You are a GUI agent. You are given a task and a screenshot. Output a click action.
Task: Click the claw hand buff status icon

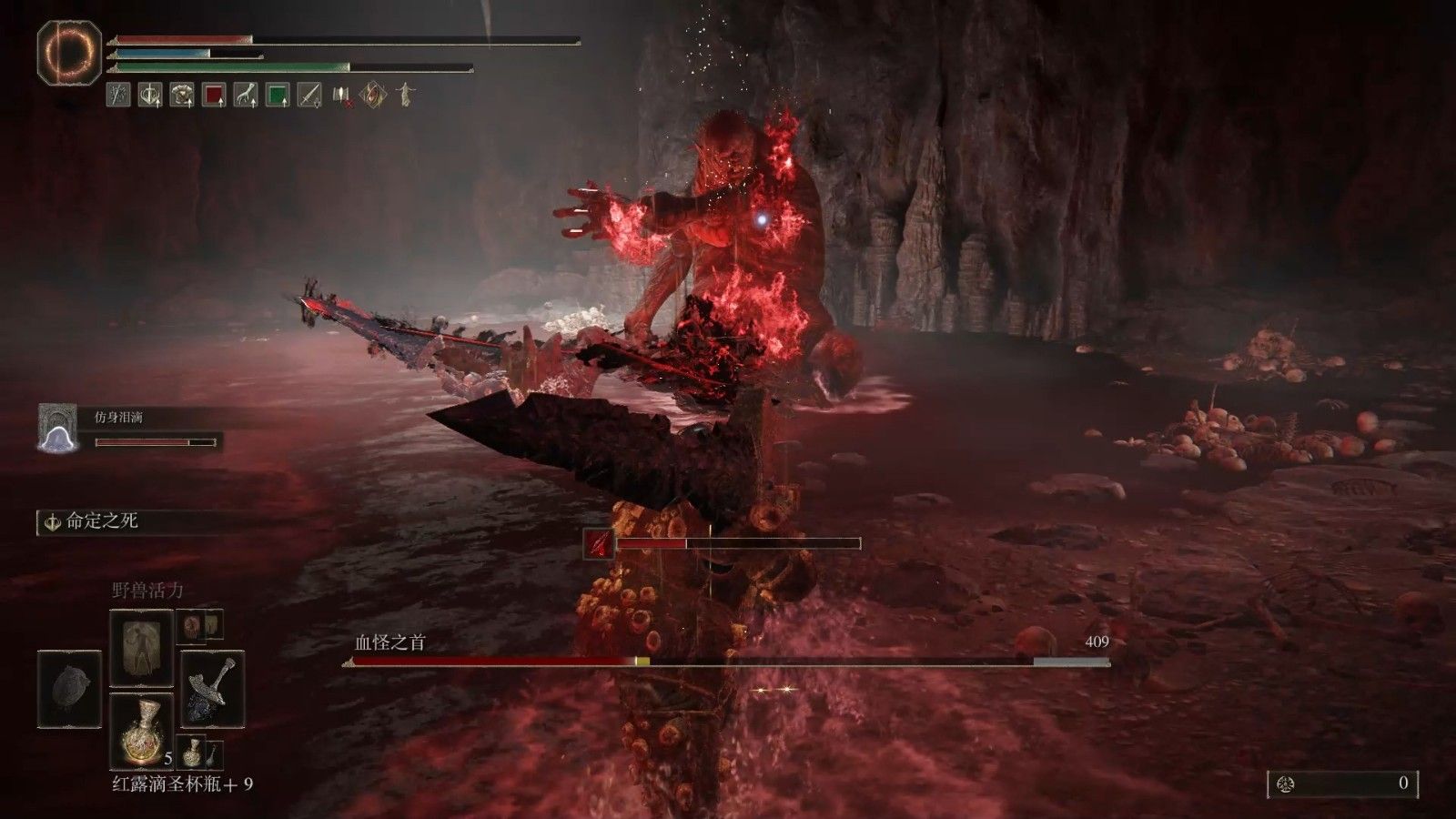coord(246,95)
